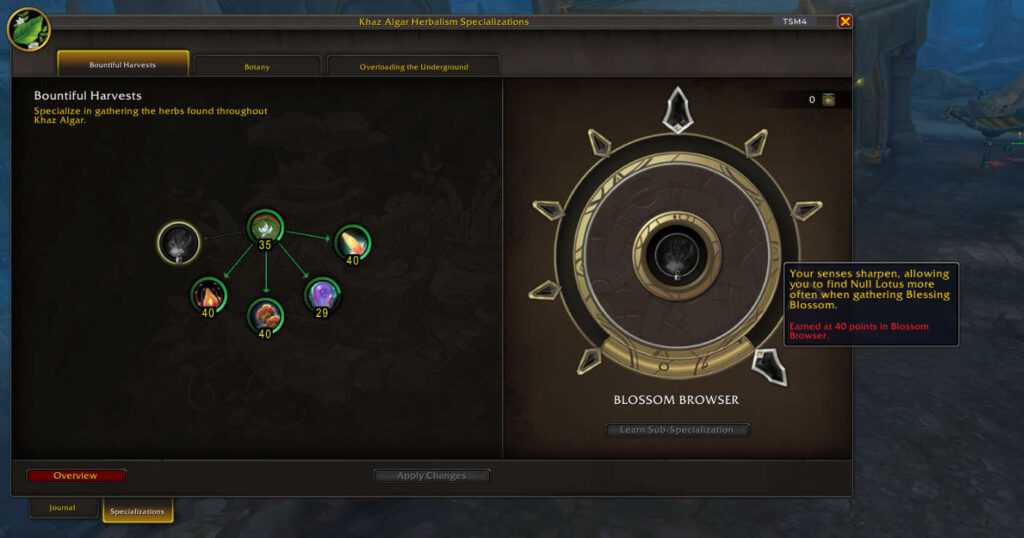Open the specialization Overview
The width and height of the screenshot is (1024, 538).
(76, 476)
